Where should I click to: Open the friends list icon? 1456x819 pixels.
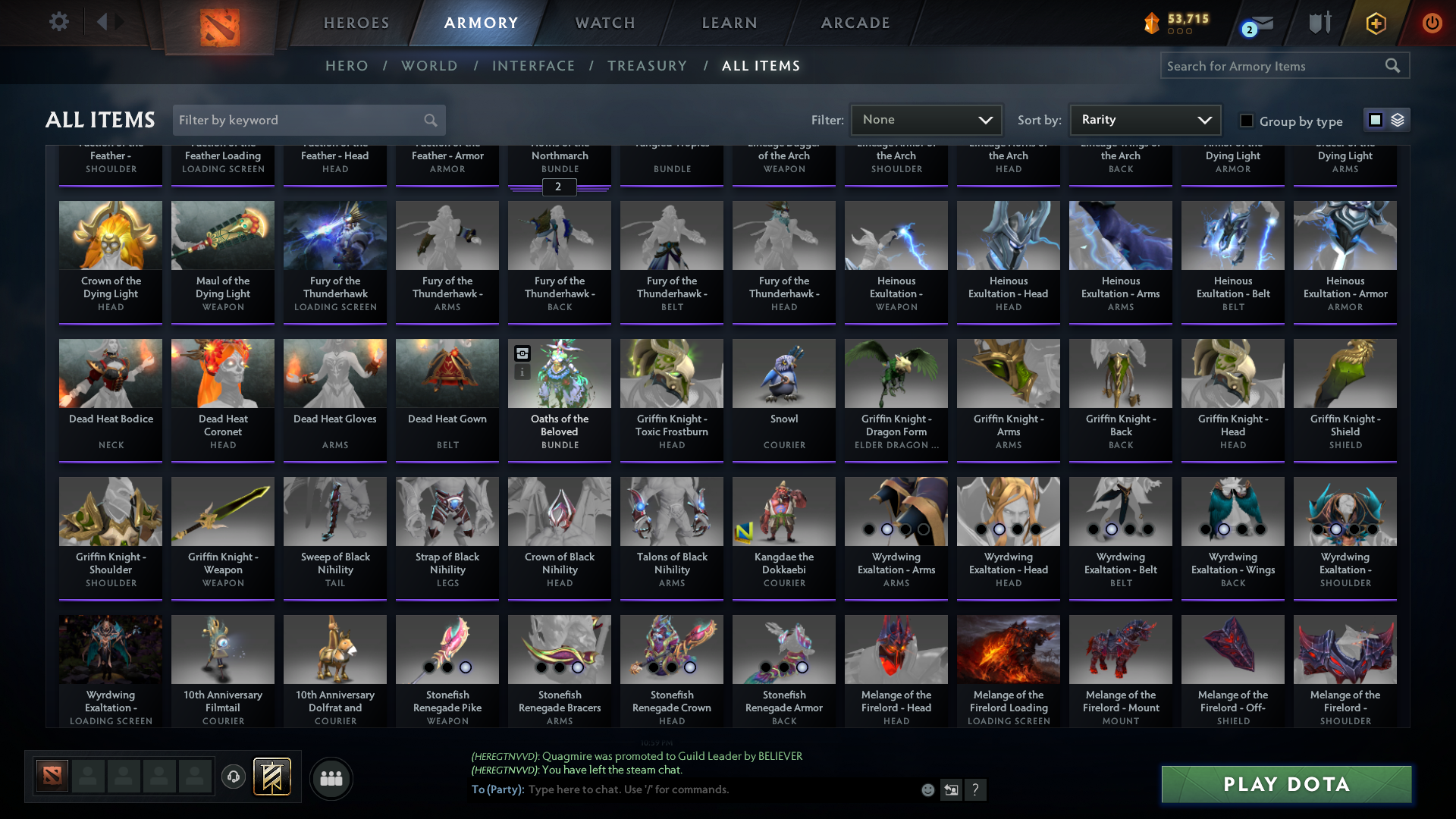pos(330,778)
